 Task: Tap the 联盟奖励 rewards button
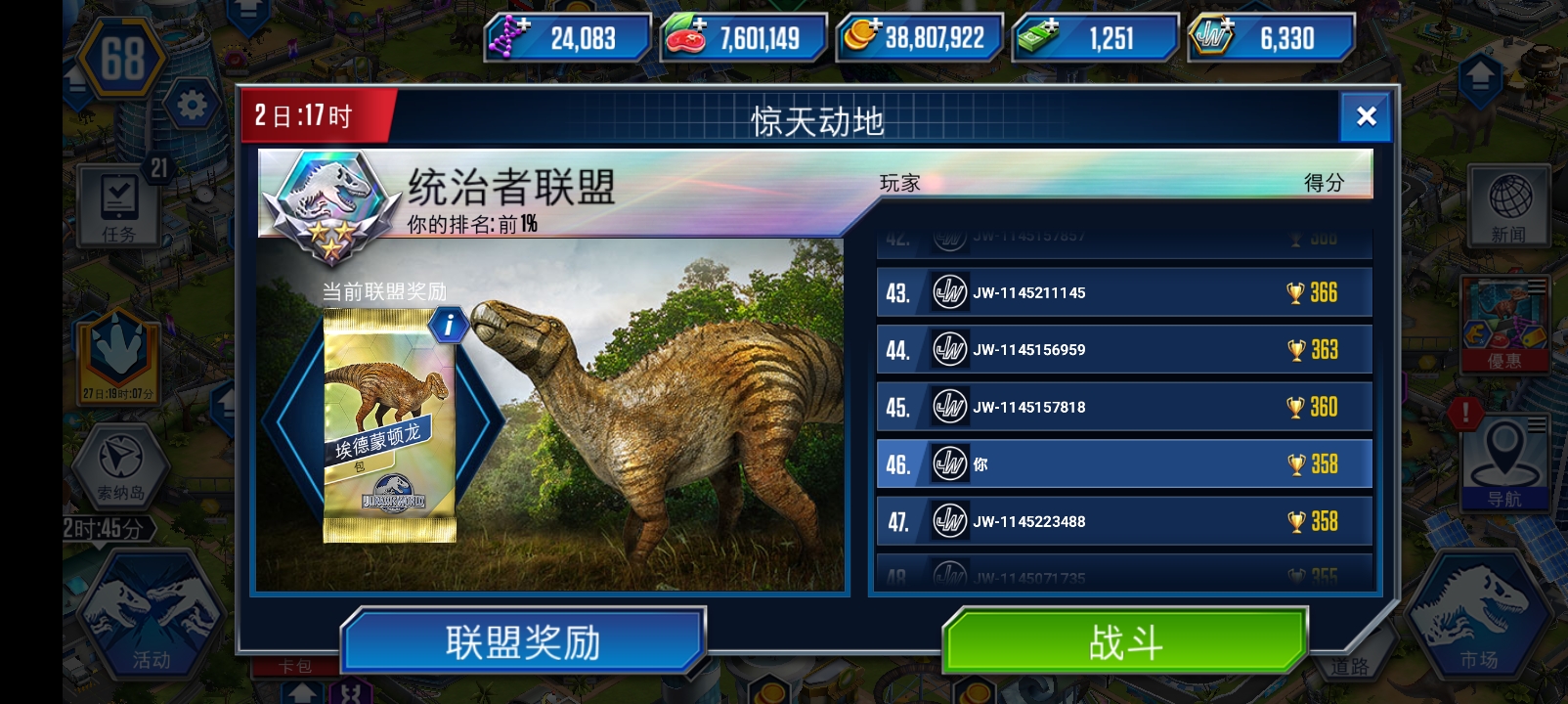[x=523, y=638]
